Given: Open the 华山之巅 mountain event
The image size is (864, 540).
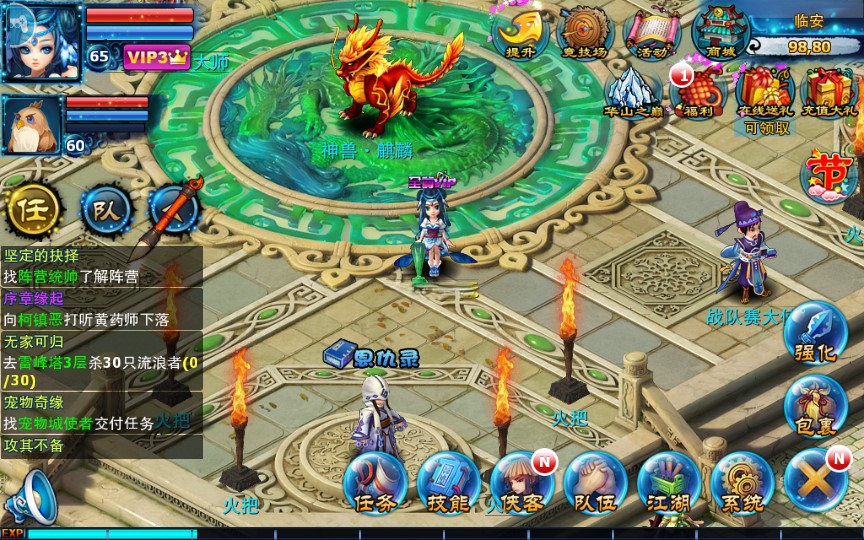Looking at the screenshot, I should click(633, 91).
